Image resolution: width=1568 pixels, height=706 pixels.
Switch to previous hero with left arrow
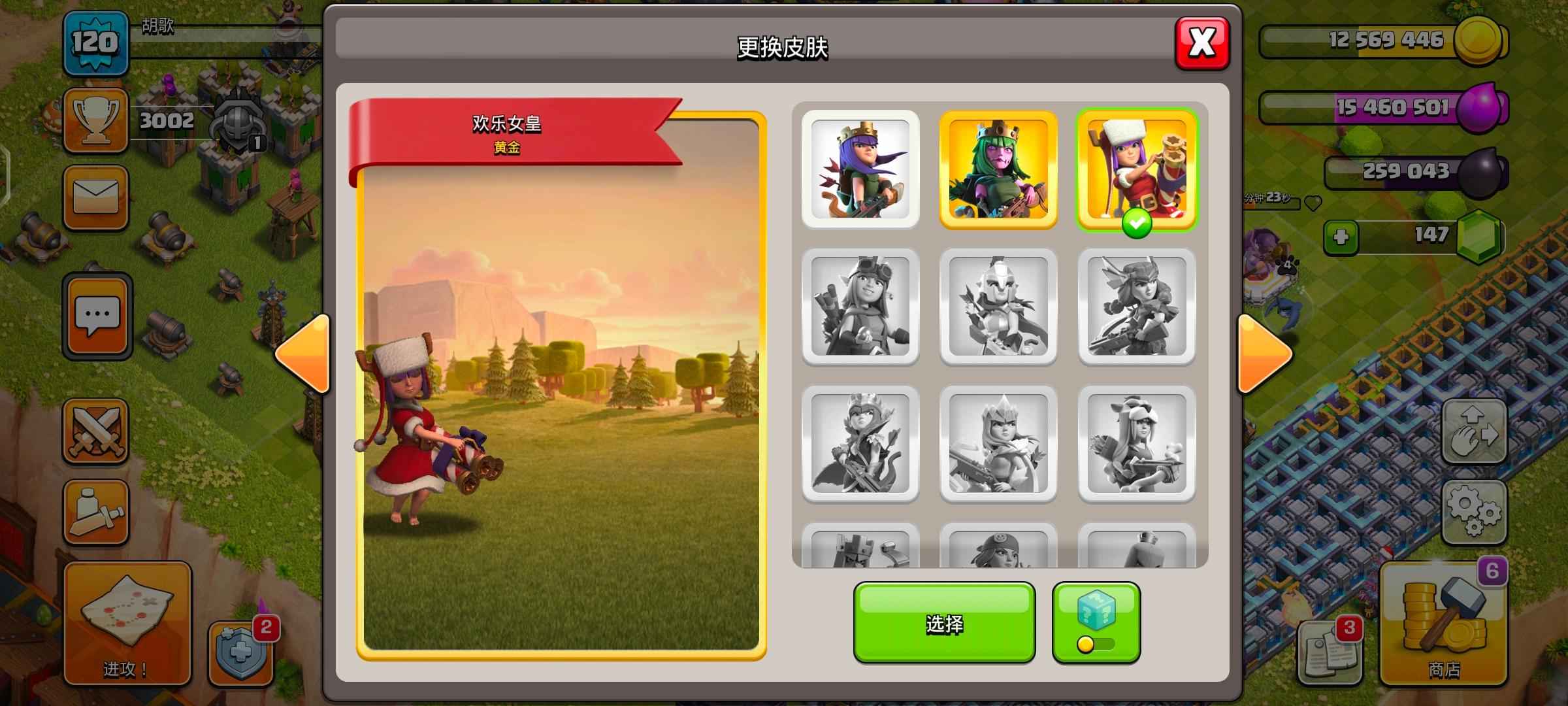click(304, 354)
